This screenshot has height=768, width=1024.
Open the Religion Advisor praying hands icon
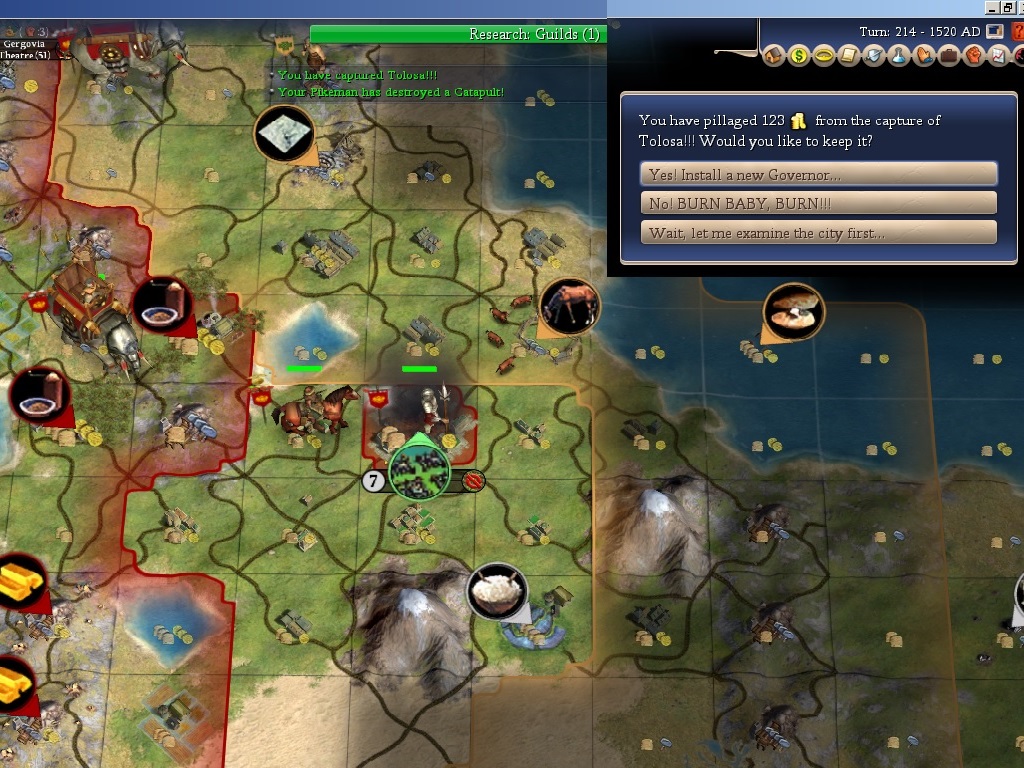(924, 56)
